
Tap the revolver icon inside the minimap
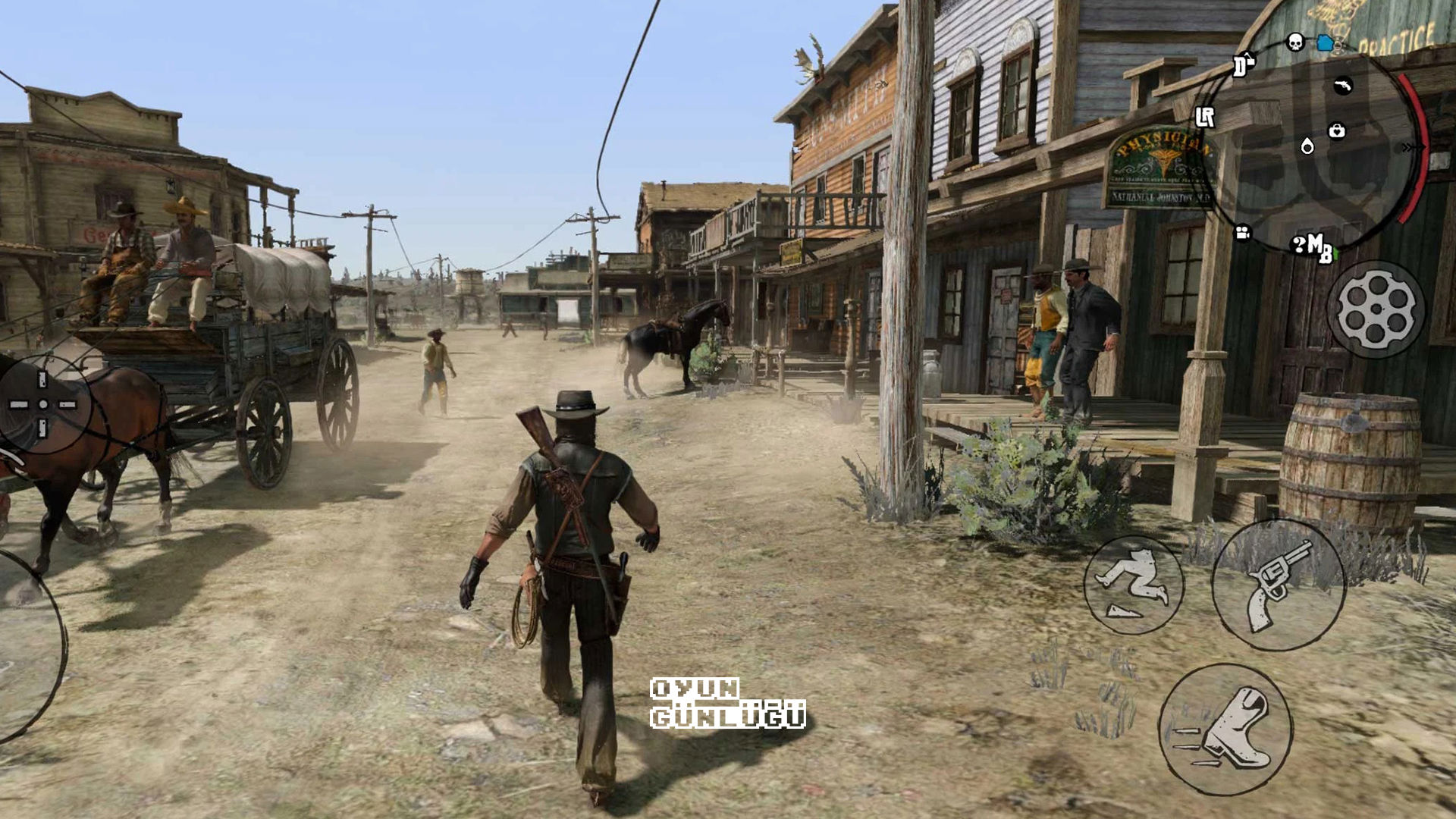coord(1343,86)
